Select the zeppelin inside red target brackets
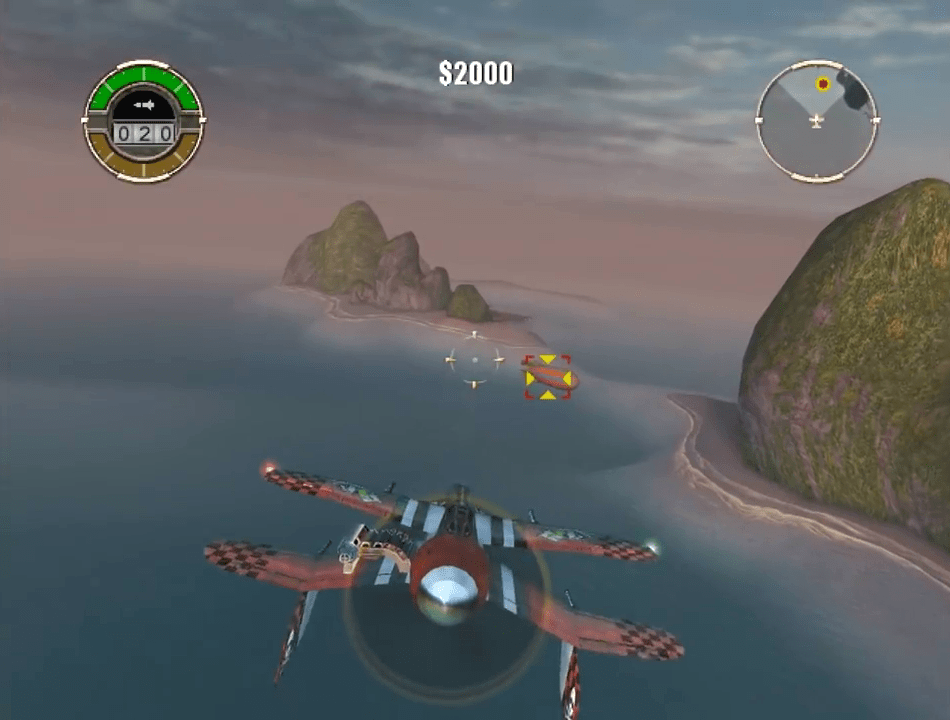The height and width of the screenshot is (720, 950). point(548,377)
